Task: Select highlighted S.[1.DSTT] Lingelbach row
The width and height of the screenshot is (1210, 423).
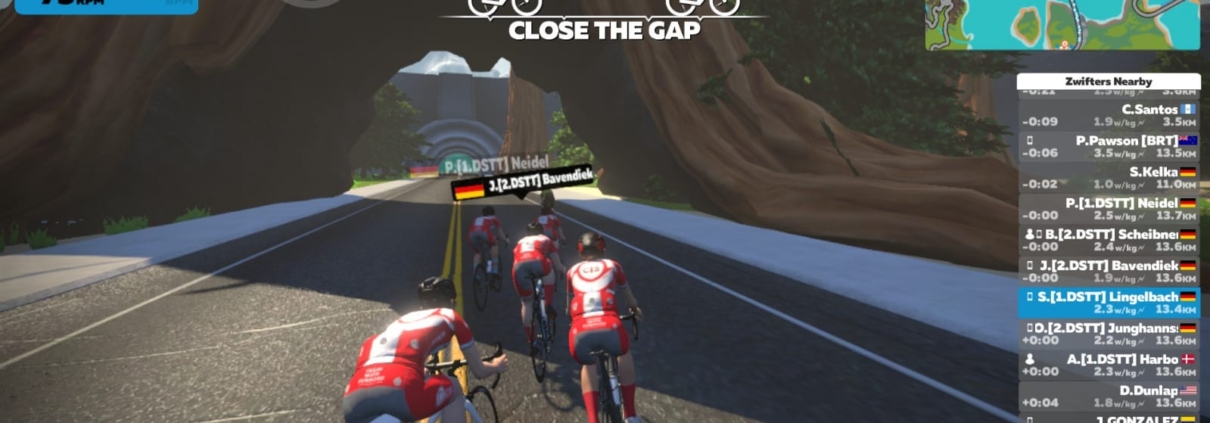Action: point(1109,302)
